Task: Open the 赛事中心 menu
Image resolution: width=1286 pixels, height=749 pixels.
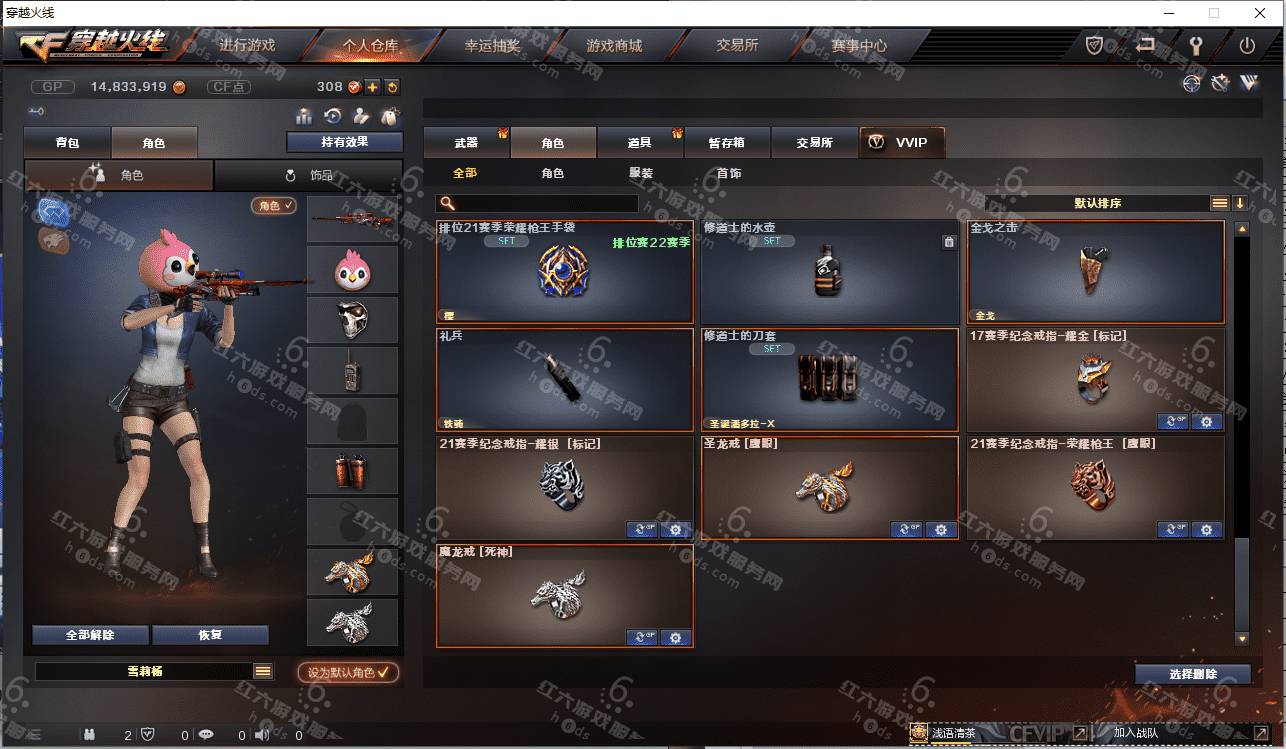Action: click(859, 46)
